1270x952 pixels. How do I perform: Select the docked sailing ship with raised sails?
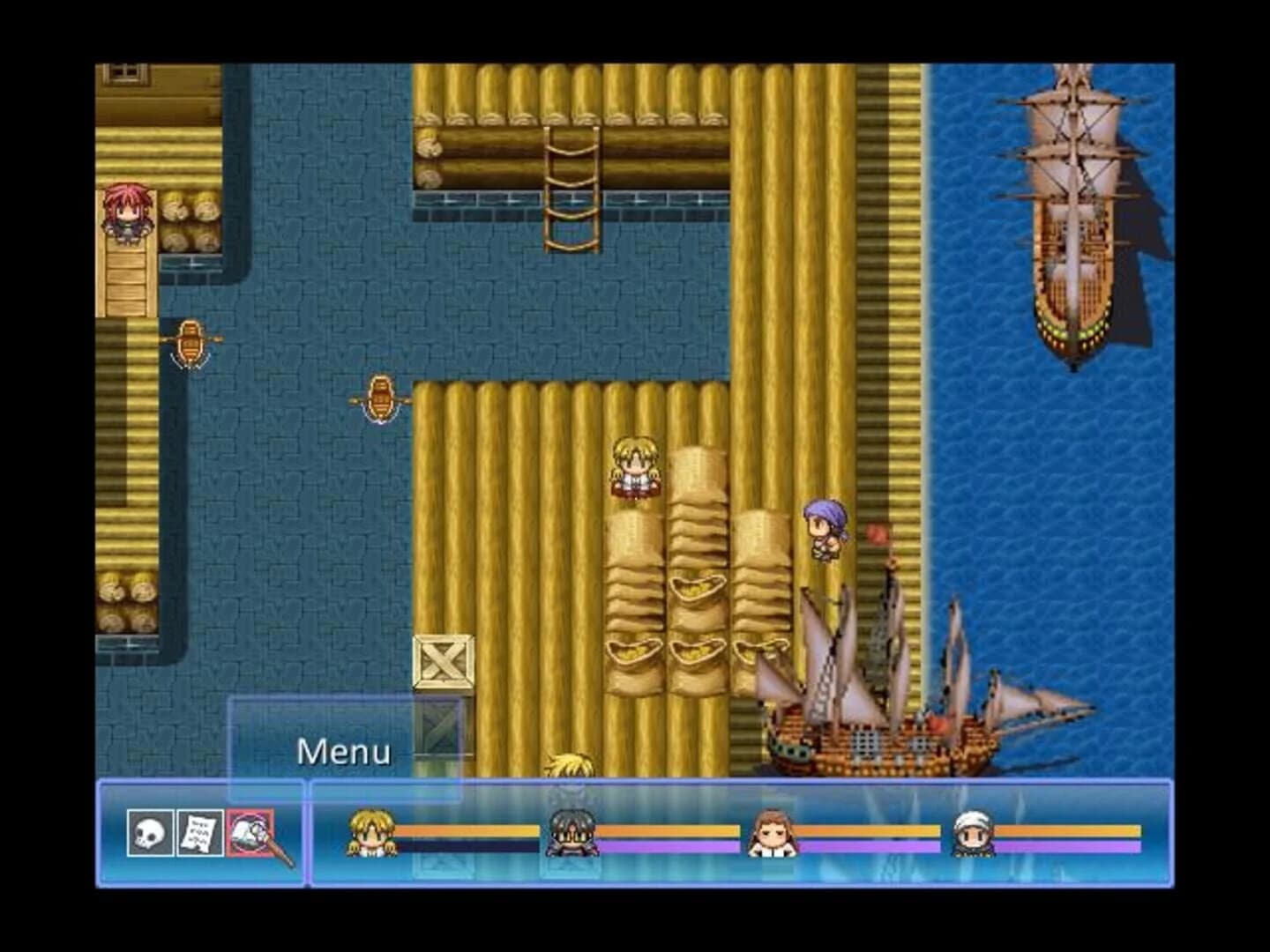click(882, 696)
